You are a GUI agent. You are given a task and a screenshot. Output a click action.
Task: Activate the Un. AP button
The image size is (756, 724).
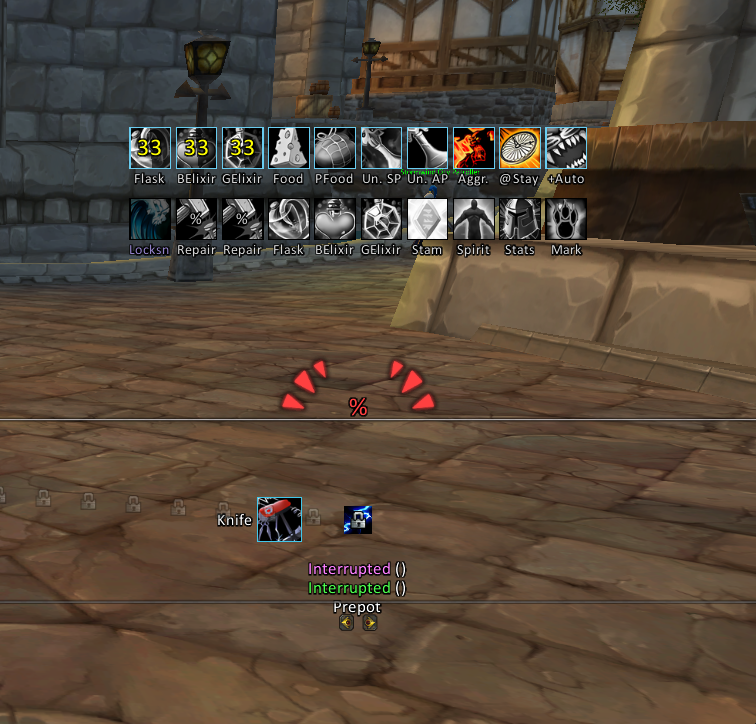[x=427, y=148]
